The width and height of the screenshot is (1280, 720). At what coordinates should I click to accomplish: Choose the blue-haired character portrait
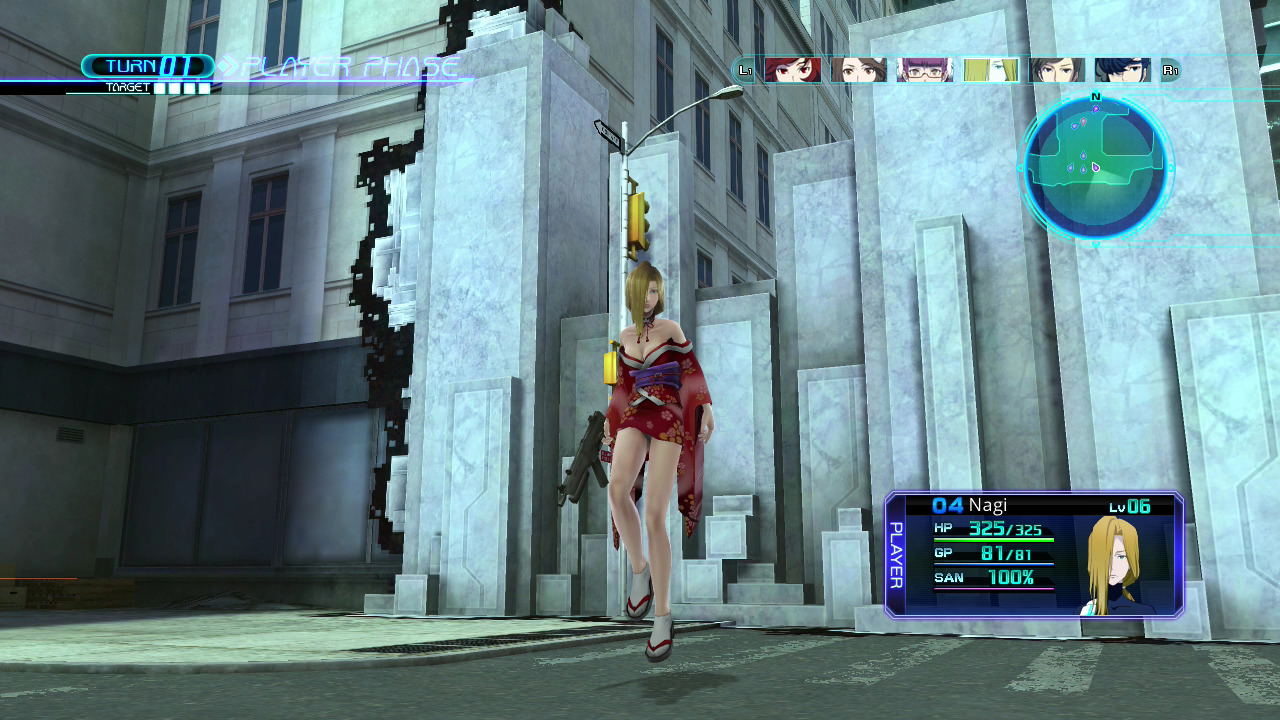click(x=1122, y=70)
